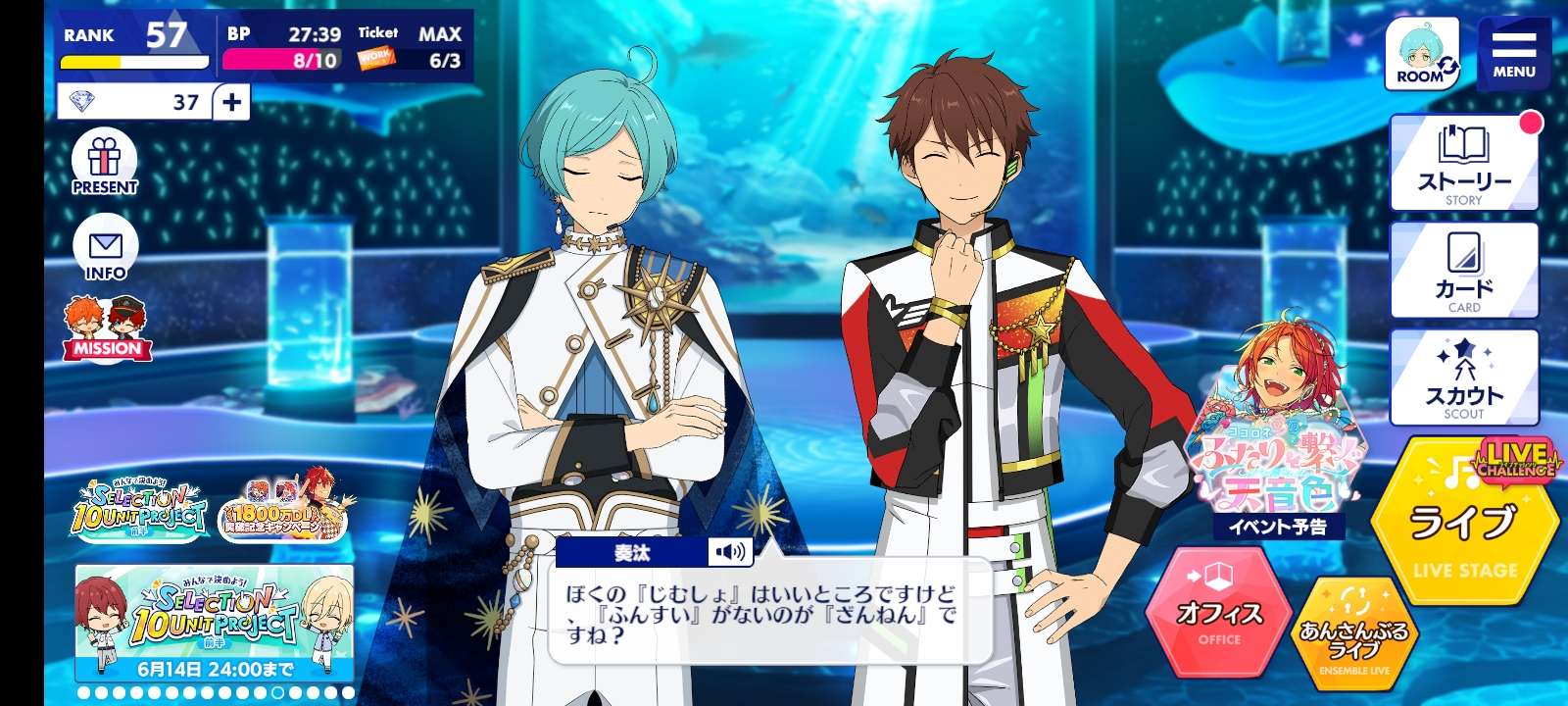Open Ensemble Live orange hexagon
This screenshot has width=1568, height=706.
click(1353, 635)
